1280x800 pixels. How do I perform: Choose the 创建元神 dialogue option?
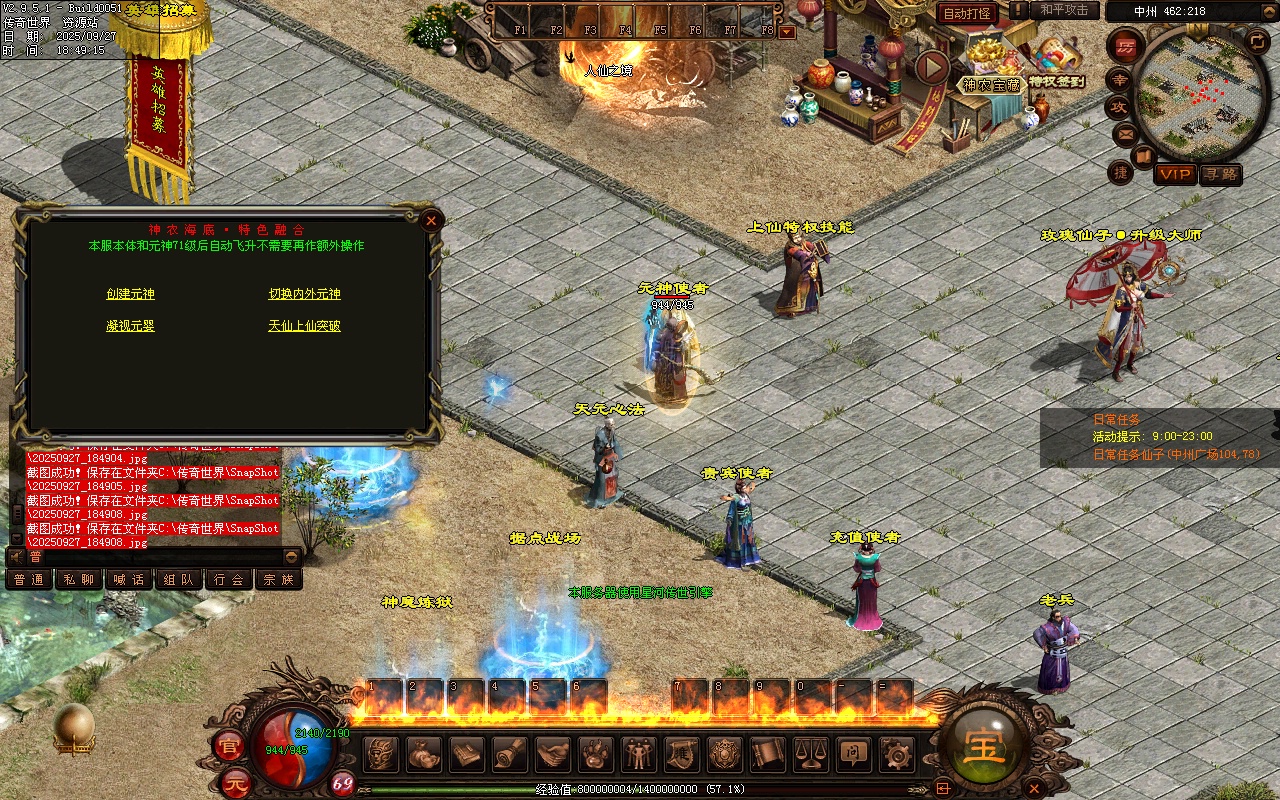pyautogui.click(x=130, y=294)
